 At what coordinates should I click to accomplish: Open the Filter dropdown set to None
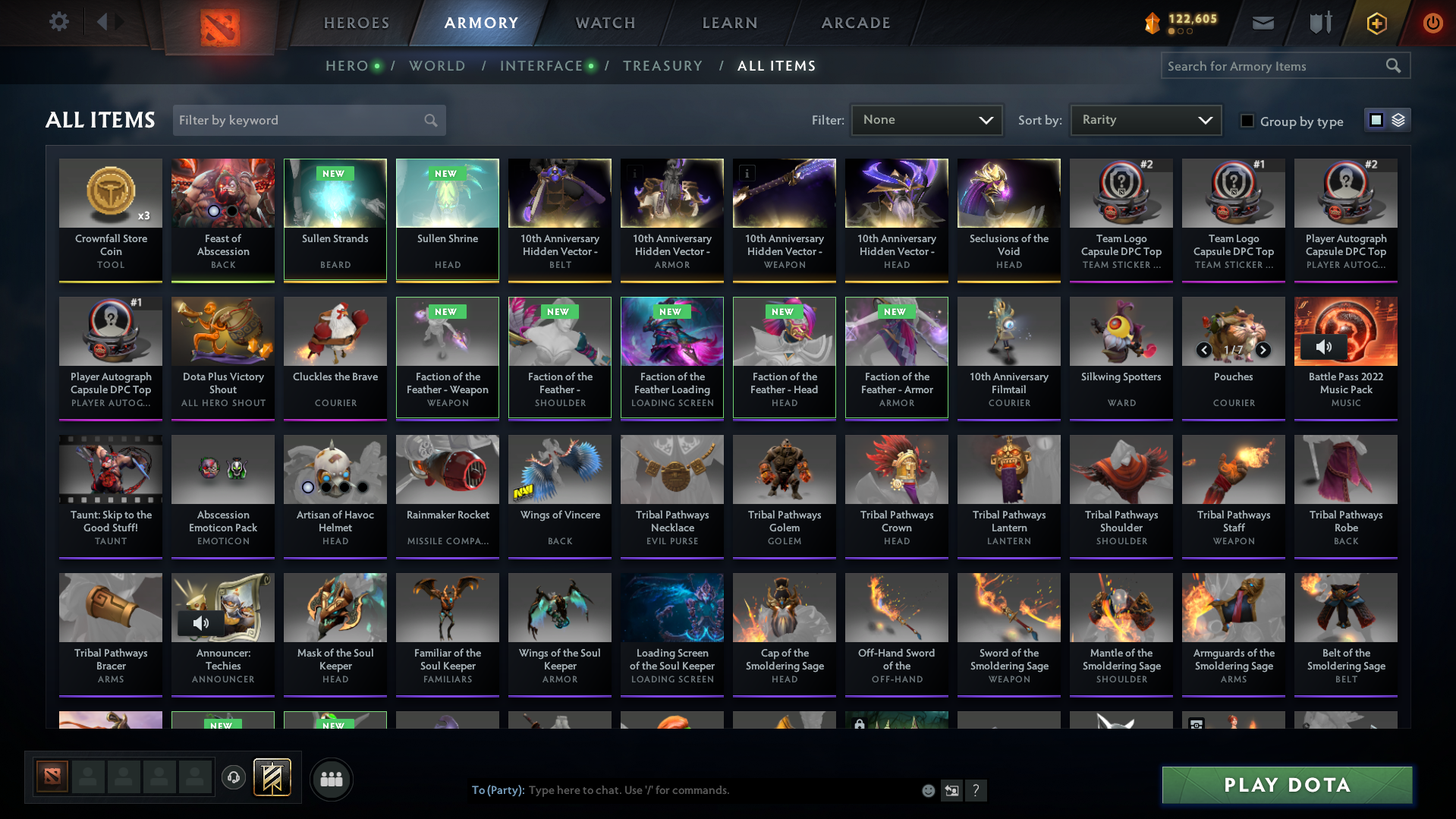pos(926,119)
